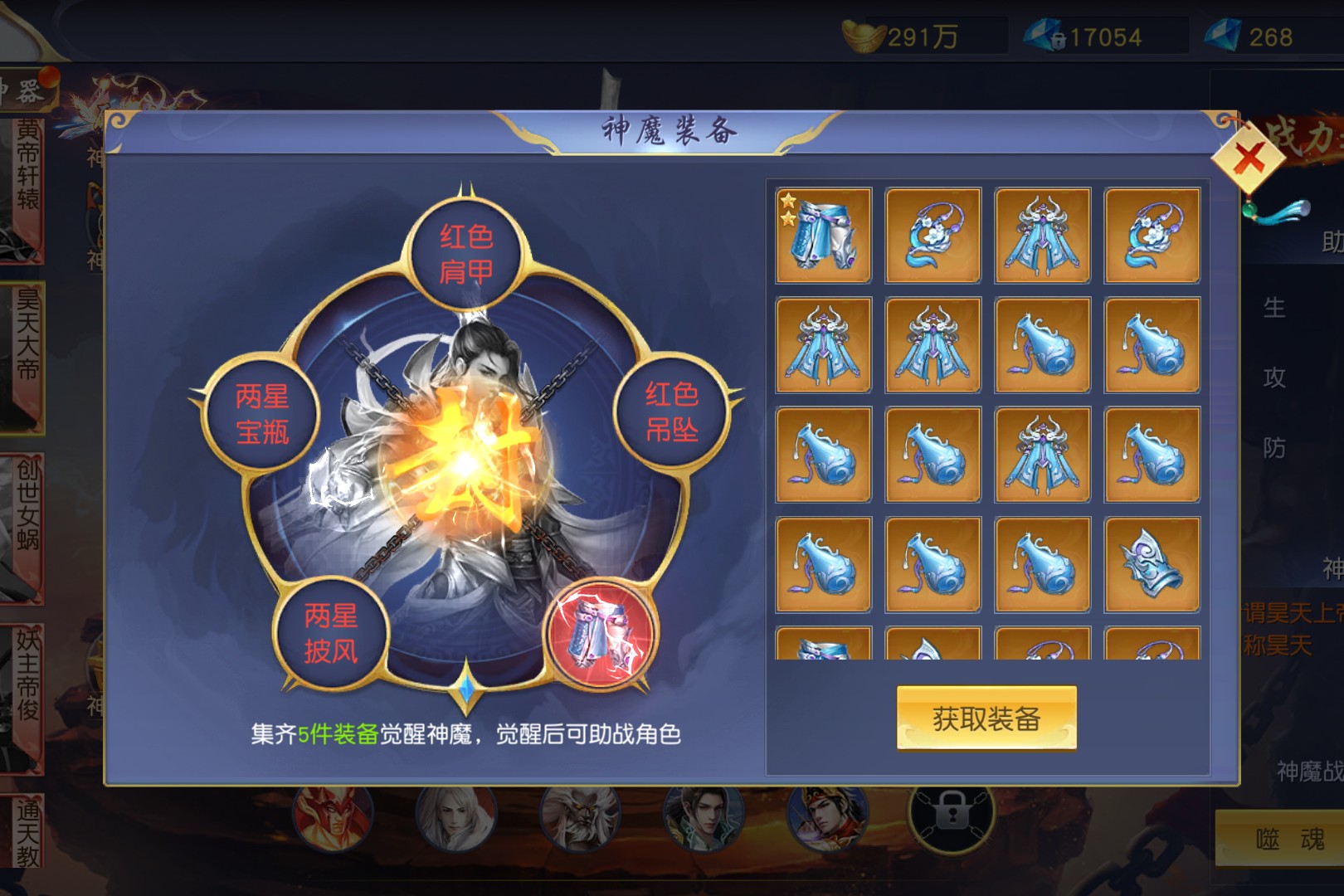Screen dimensions: 1344x896
Task: Pick the two-star belt item in inventory
Action: pyautogui.click(x=823, y=236)
